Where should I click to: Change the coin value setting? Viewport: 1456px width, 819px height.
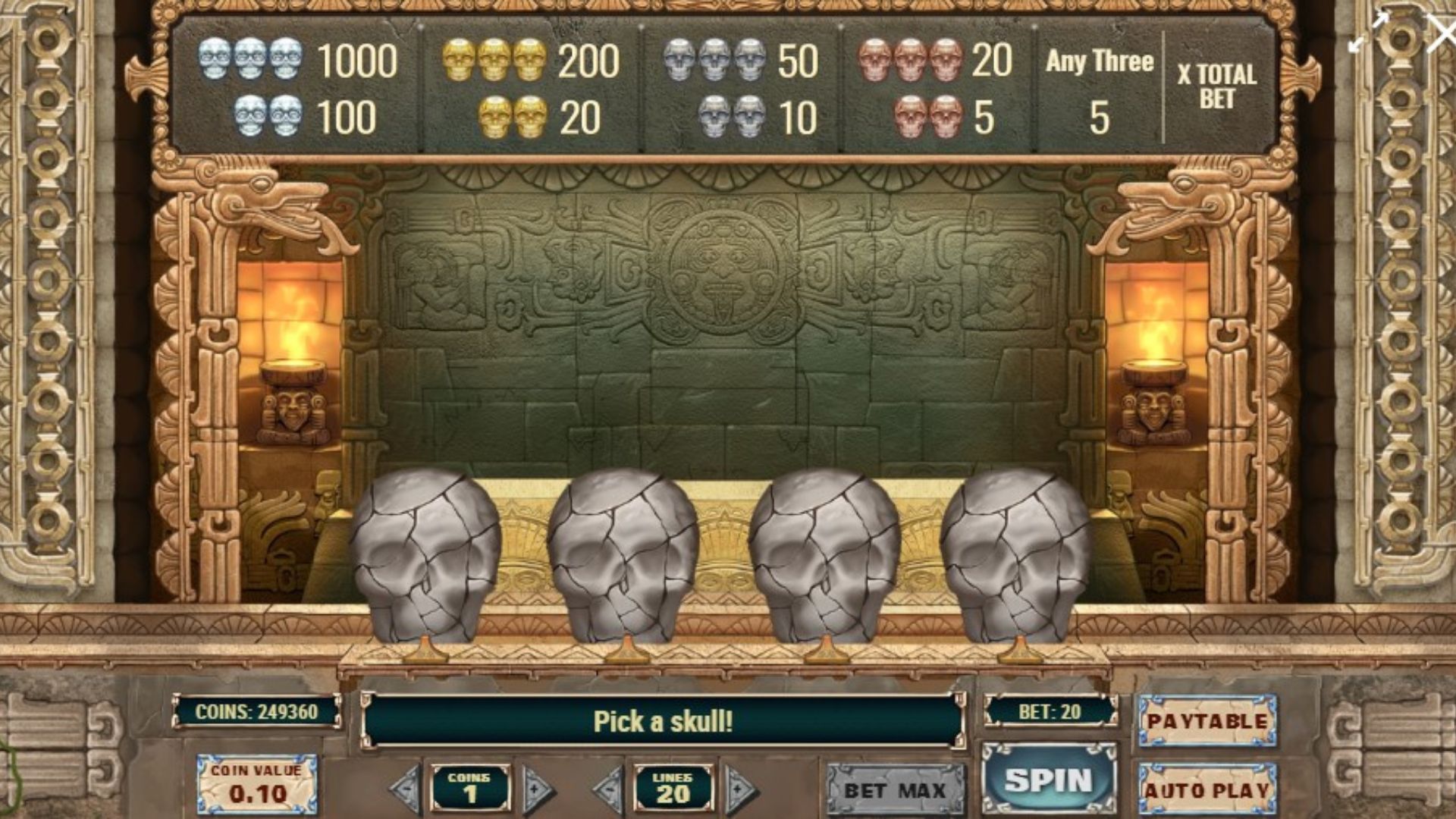click(257, 784)
